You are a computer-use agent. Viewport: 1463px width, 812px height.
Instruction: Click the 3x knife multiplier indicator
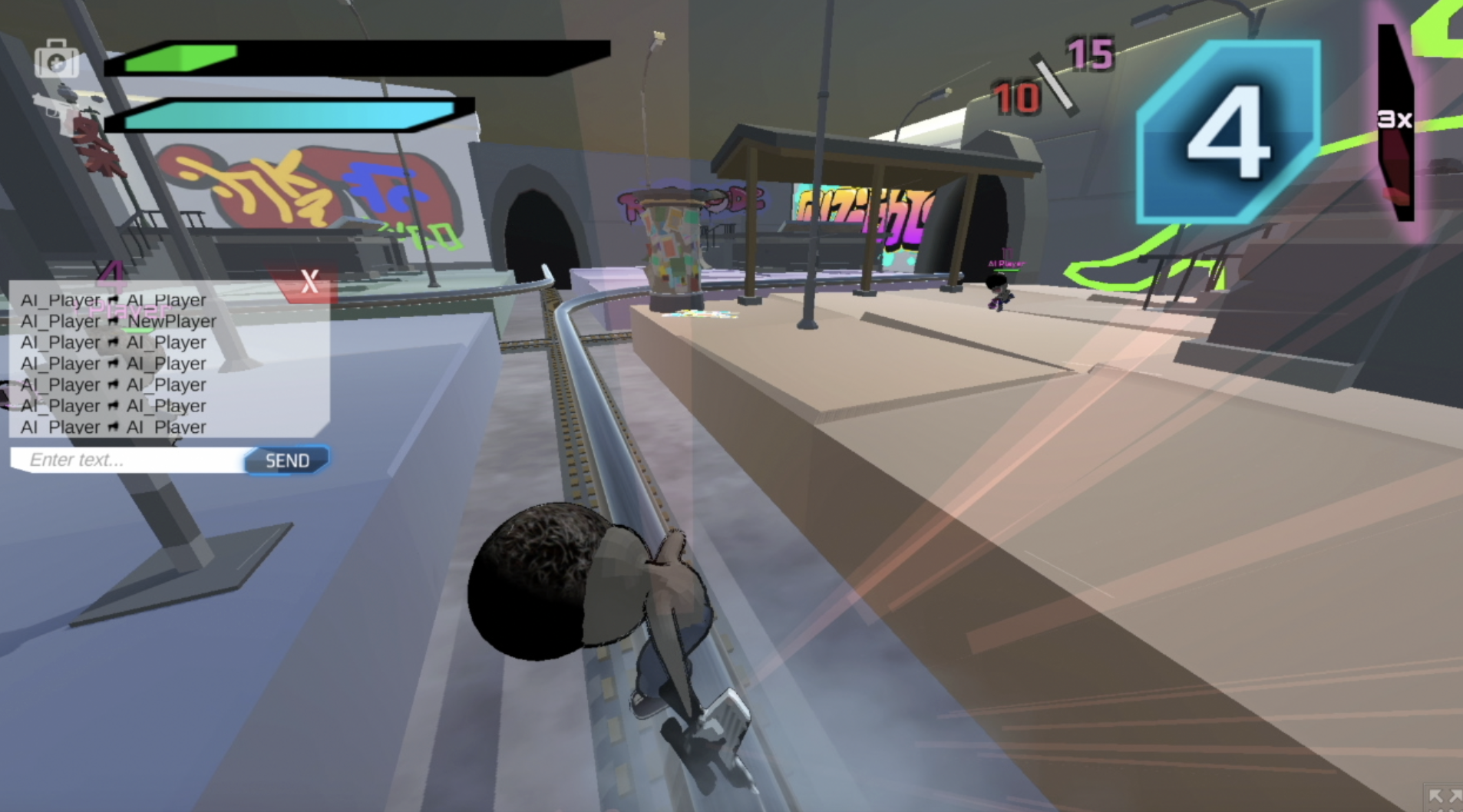click(1395, 119)
